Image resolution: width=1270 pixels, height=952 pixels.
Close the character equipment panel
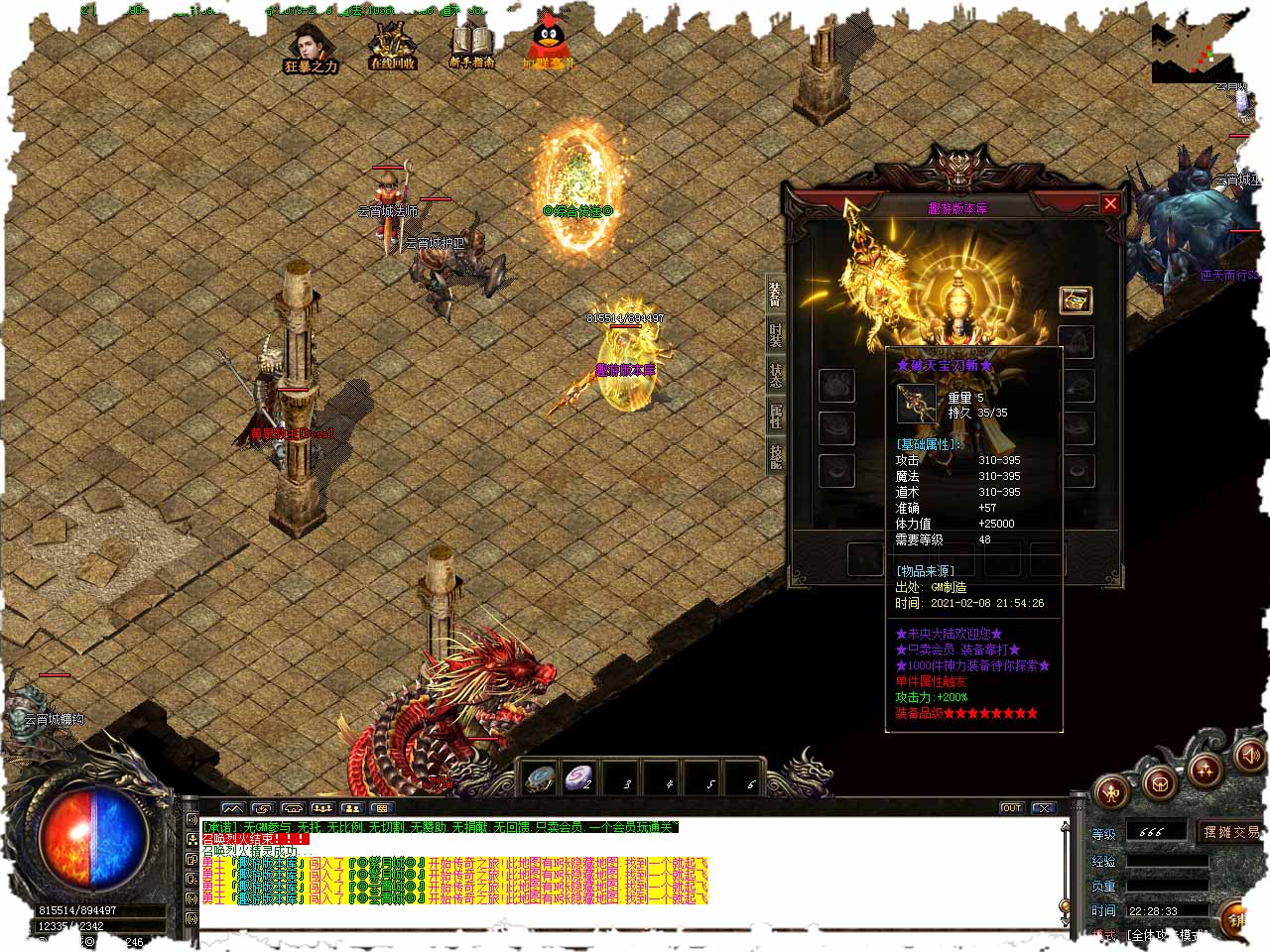[1110, 203]
